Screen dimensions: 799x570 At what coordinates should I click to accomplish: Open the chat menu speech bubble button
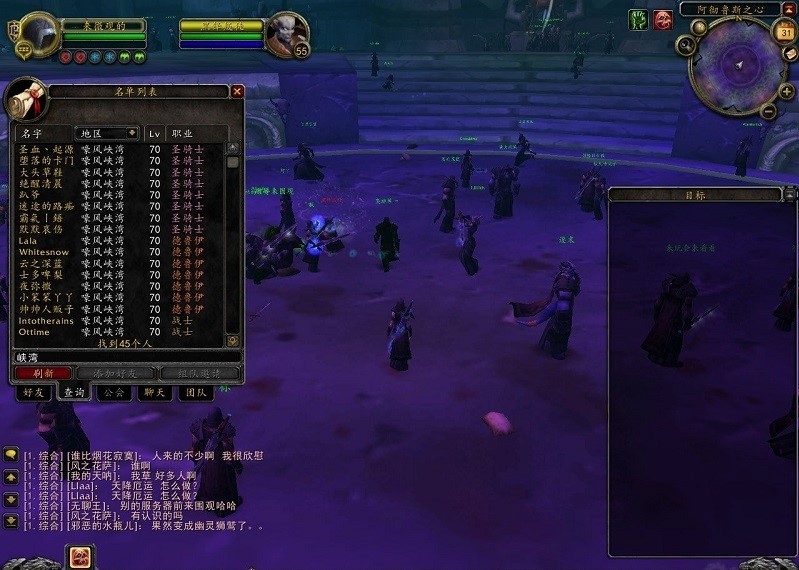tap(11, 455)
